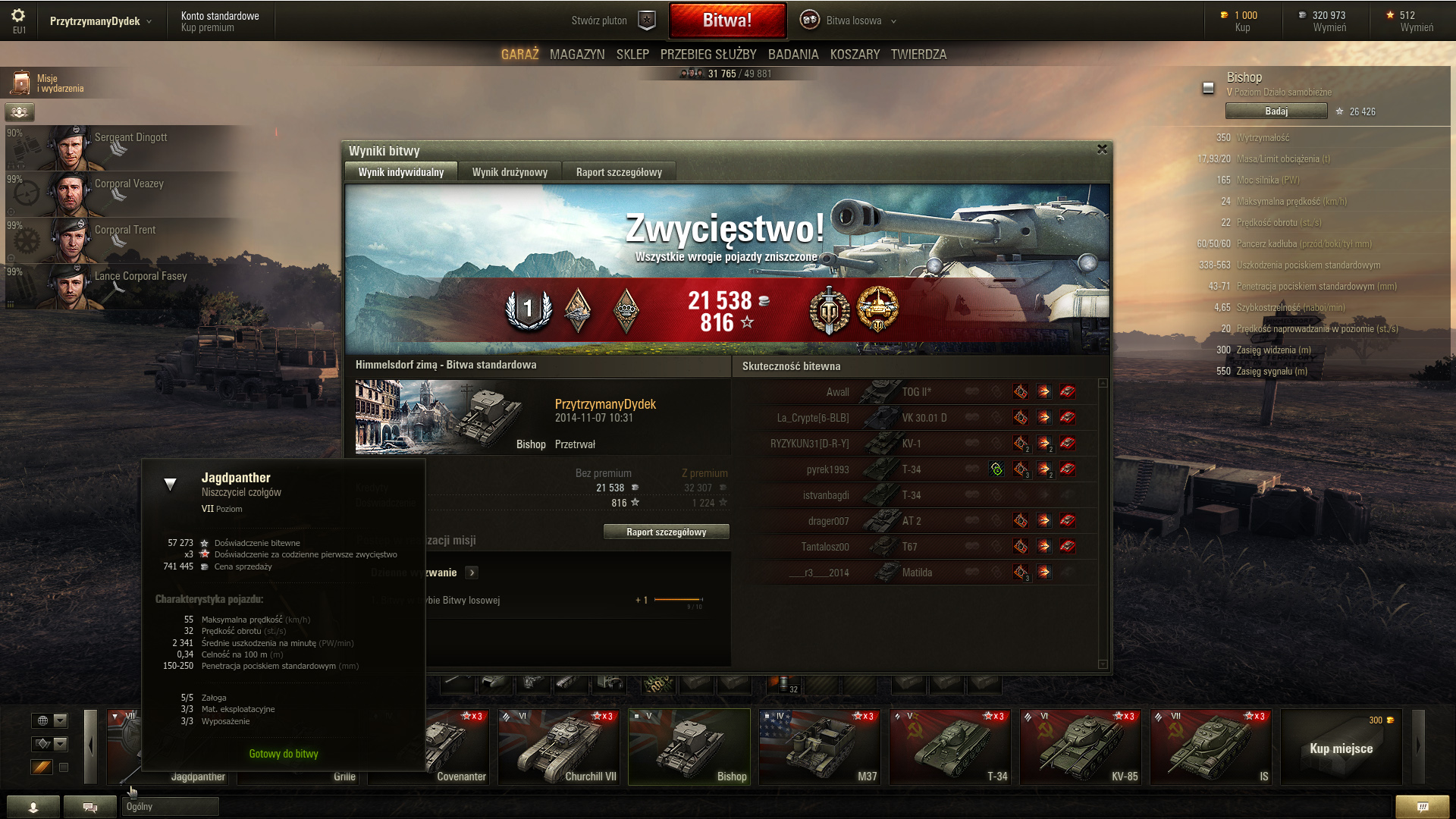Image resolution: width=1456 pixels, height=819 pixels.
Task: Research the Bishop with Badaj button
Action: 1276,111
